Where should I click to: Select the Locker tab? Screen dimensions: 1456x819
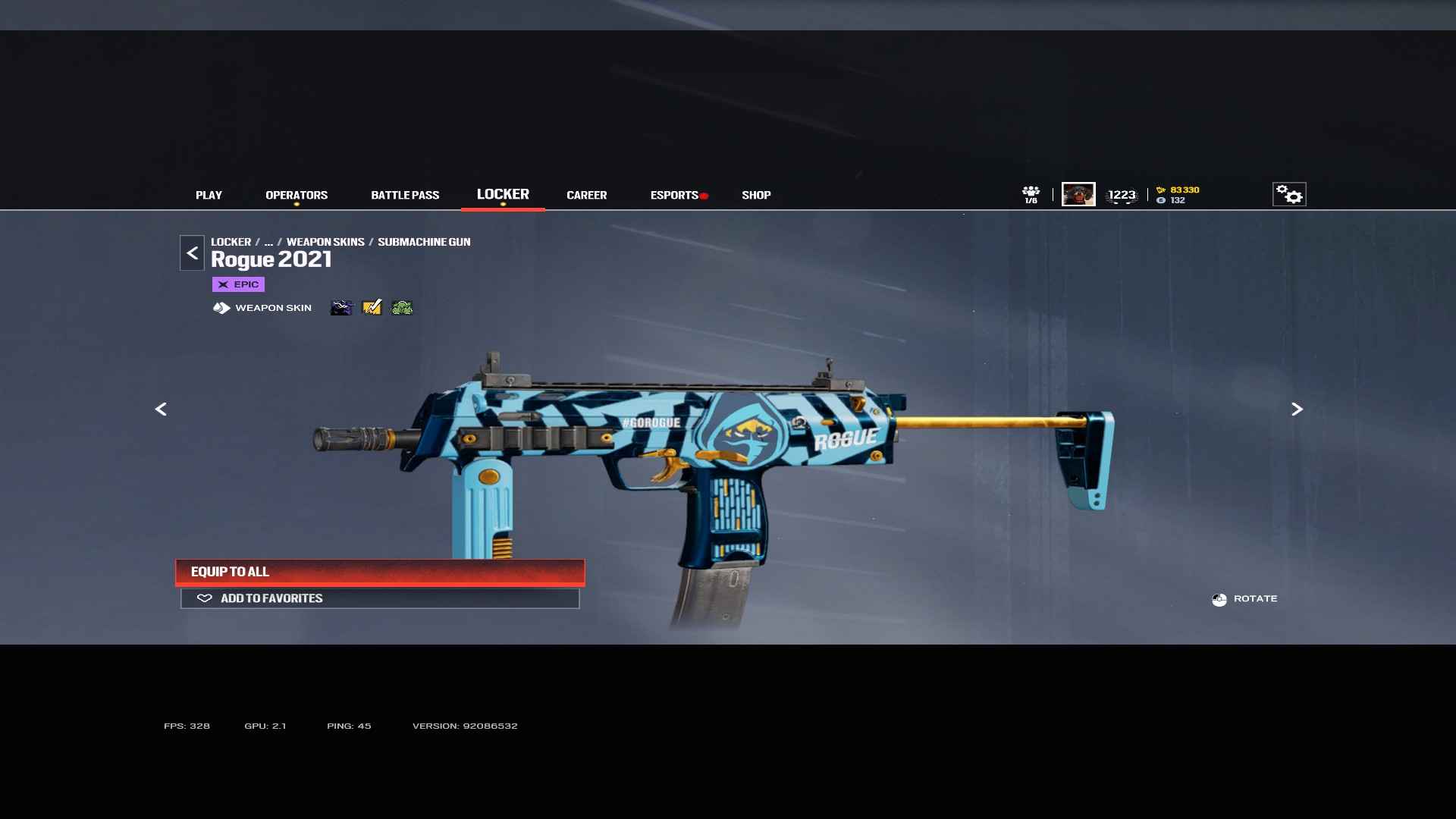click(x=503, y=194)
